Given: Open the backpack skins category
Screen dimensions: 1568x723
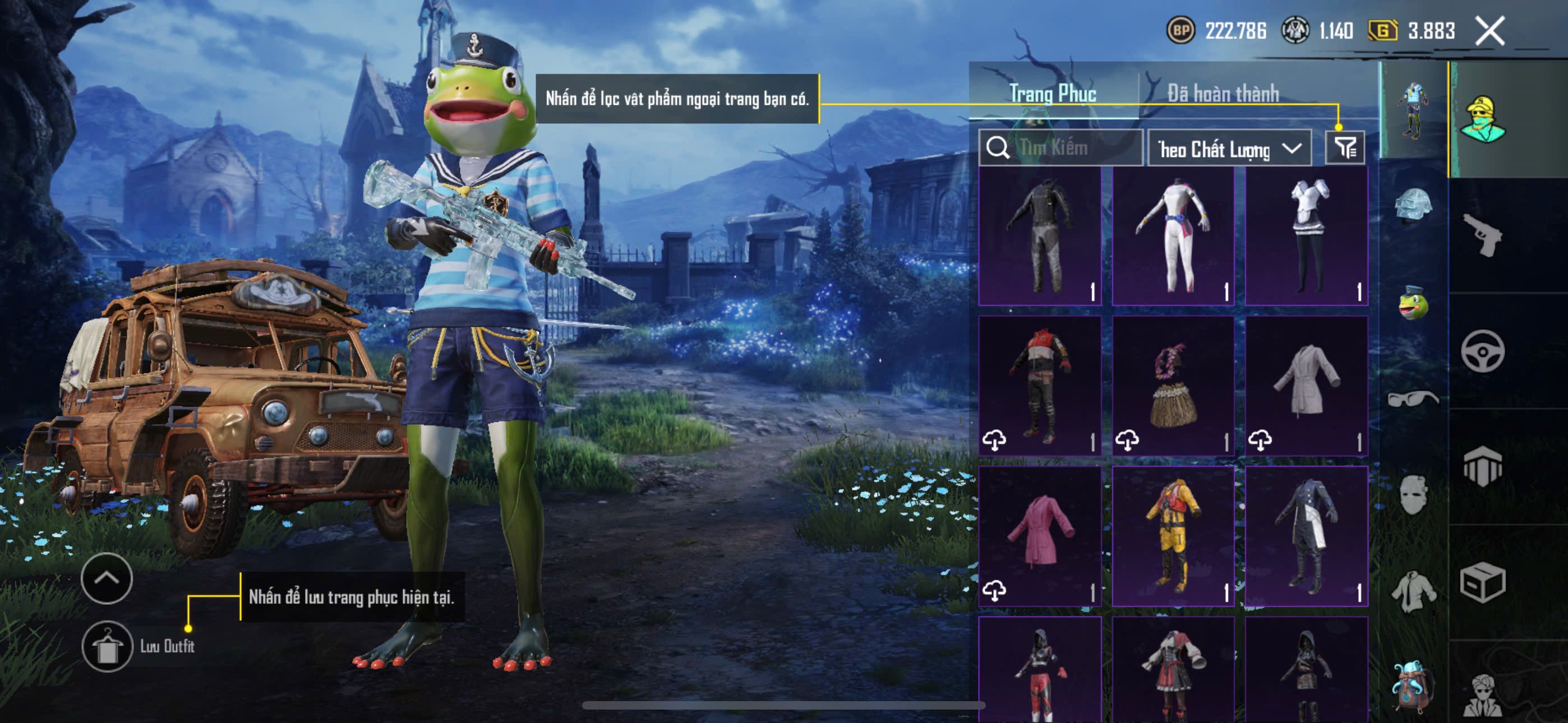Looking at the screenshot, I should 1413,686.
